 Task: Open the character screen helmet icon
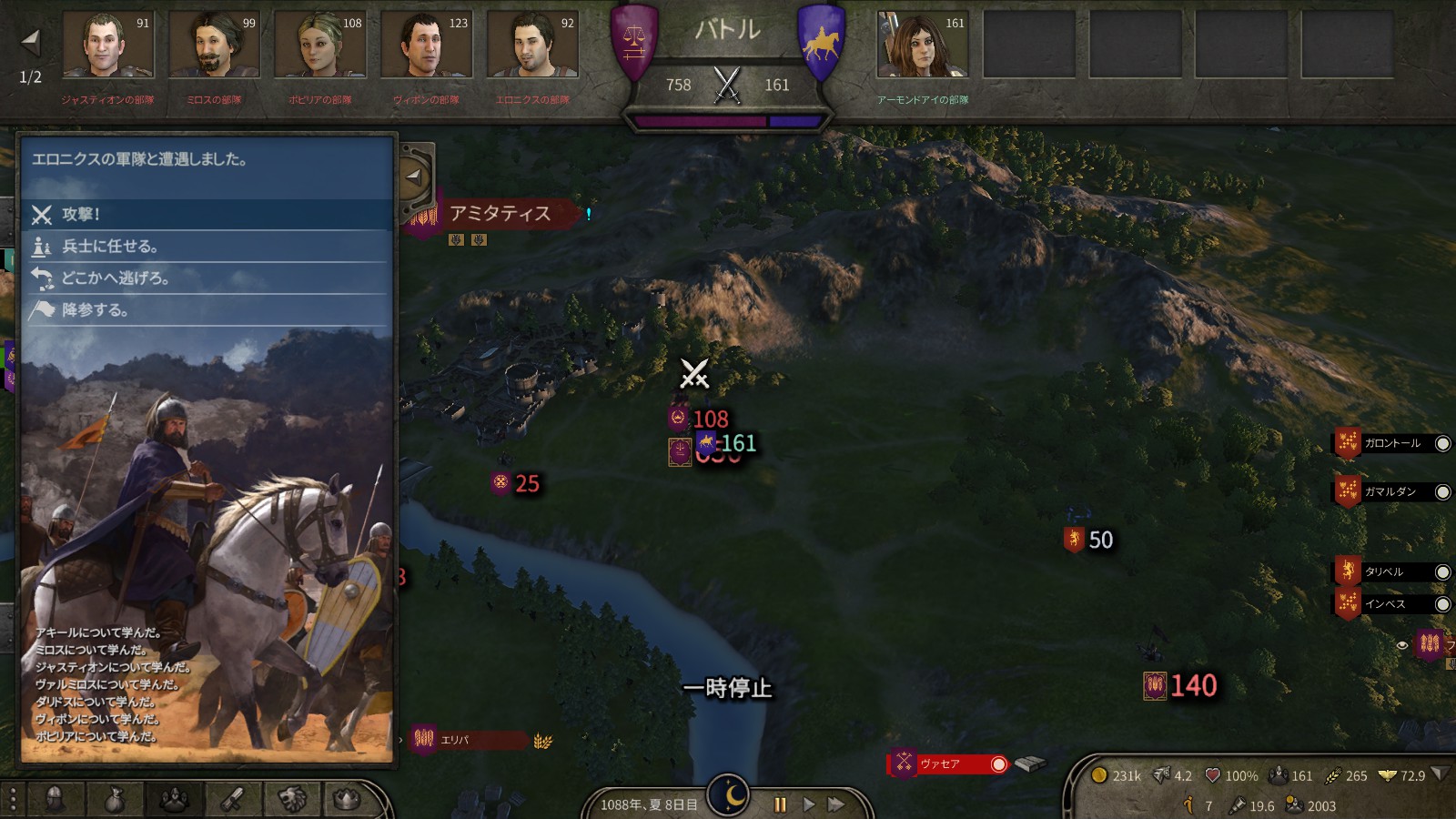[55, 799]
